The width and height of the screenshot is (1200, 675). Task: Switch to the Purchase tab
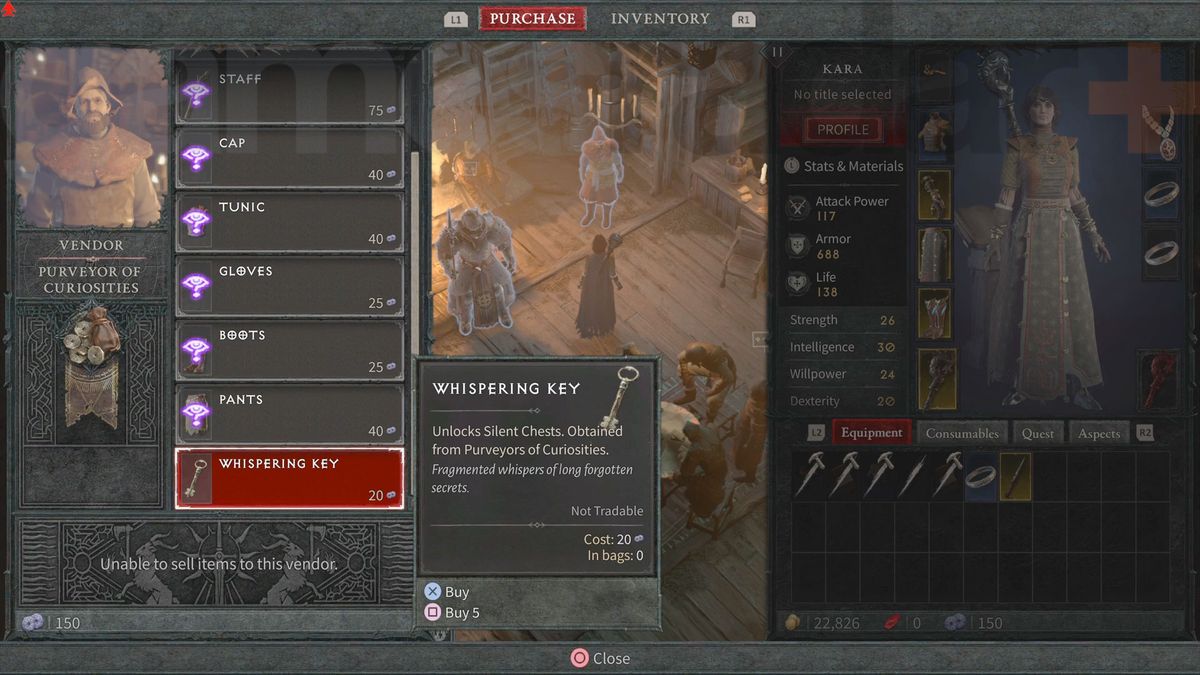click(532, 18)
